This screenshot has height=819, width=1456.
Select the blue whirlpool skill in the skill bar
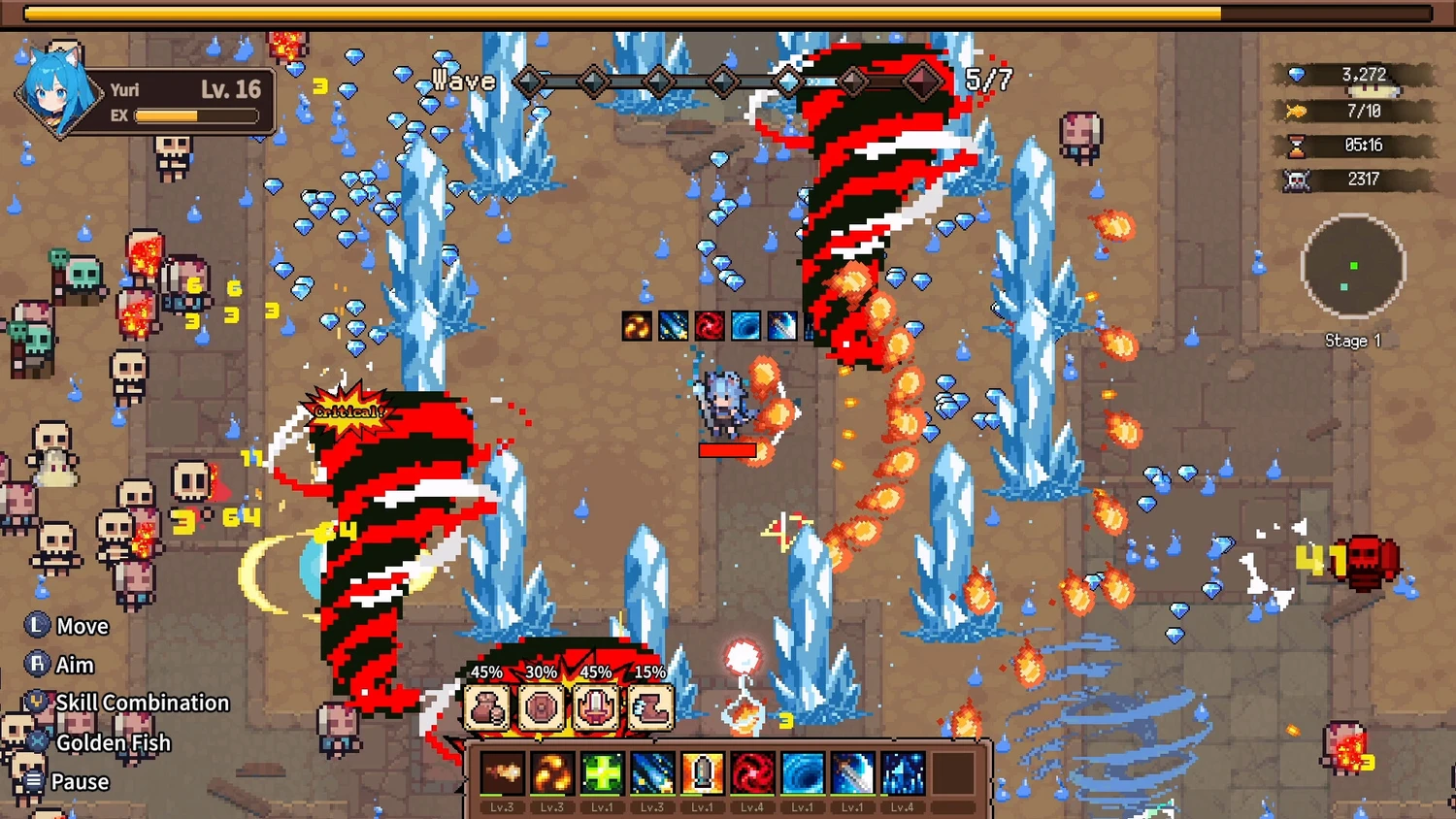[802, 774]
